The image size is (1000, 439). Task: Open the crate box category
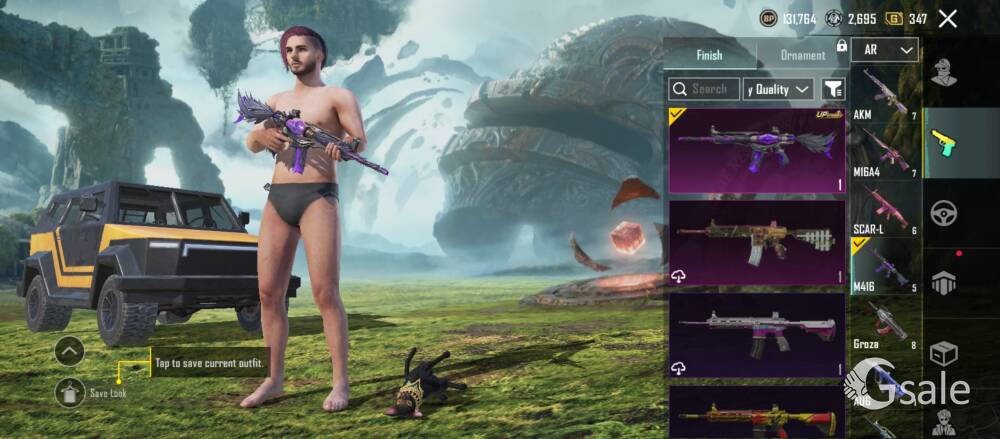[944, 354]
